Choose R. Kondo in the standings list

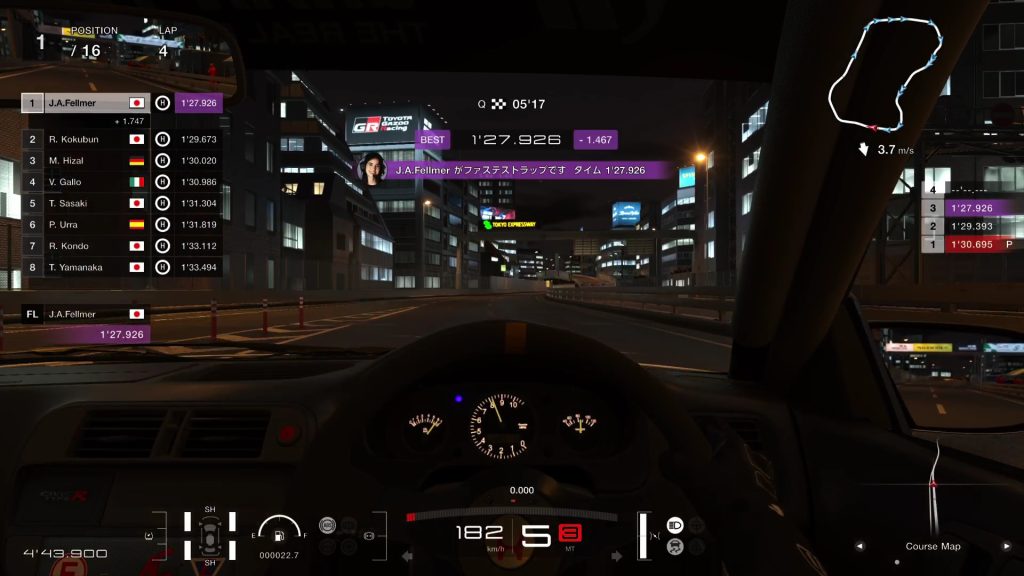[86, 246]
